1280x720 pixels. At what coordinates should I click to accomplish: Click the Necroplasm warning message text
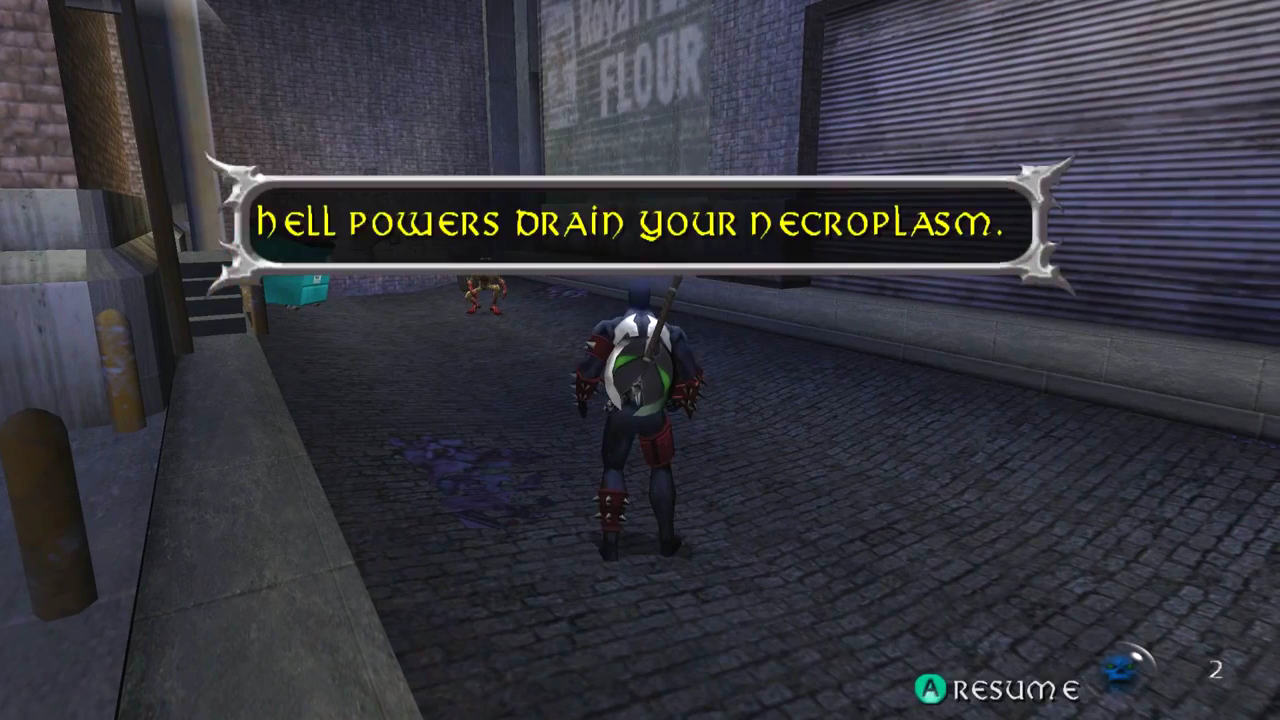[x=630, y=224]
